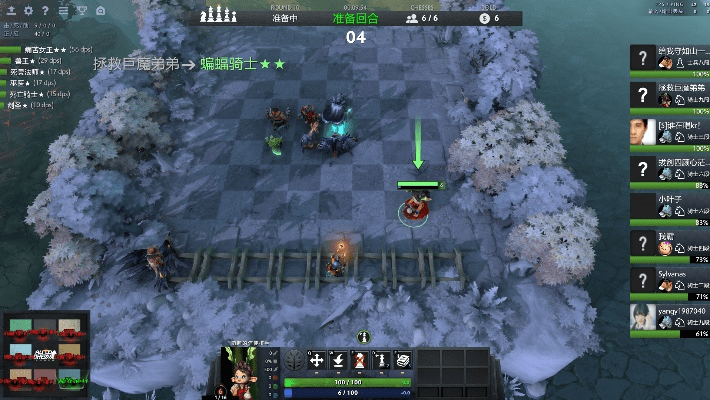This screenshot has height=400, width=710.
Task: Open the settings gear menu
Action: pos(29,11)
